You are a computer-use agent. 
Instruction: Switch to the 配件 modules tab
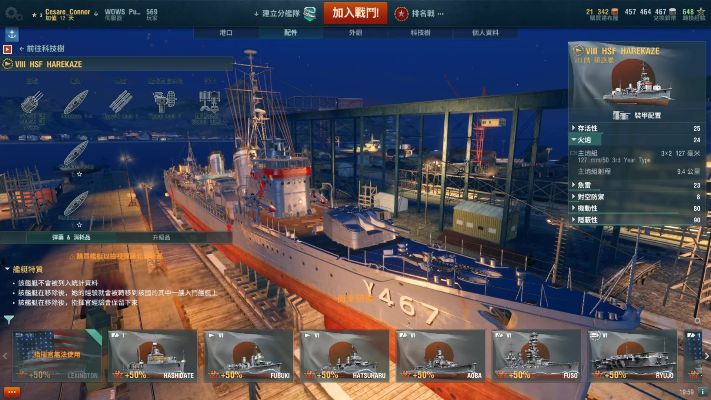291,32
